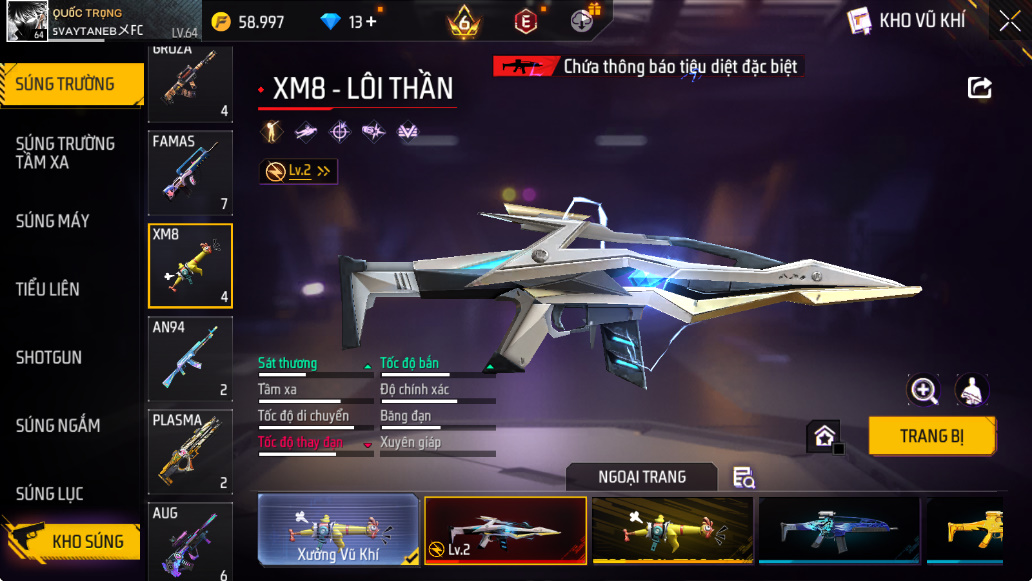
Task: Switch to Súng Trường Tầm Xa category
Action: point(66,153)
